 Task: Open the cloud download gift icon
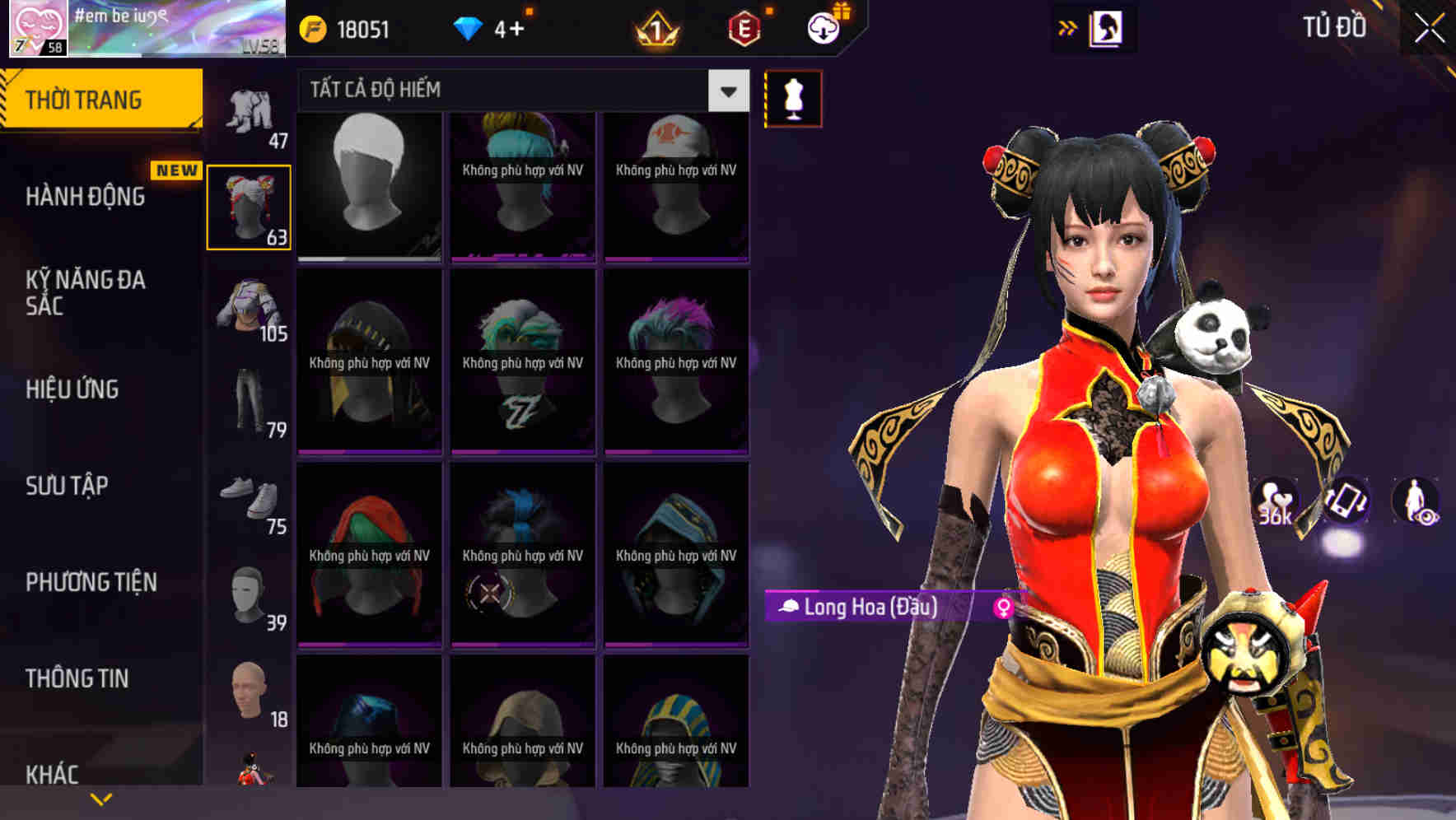824,26
